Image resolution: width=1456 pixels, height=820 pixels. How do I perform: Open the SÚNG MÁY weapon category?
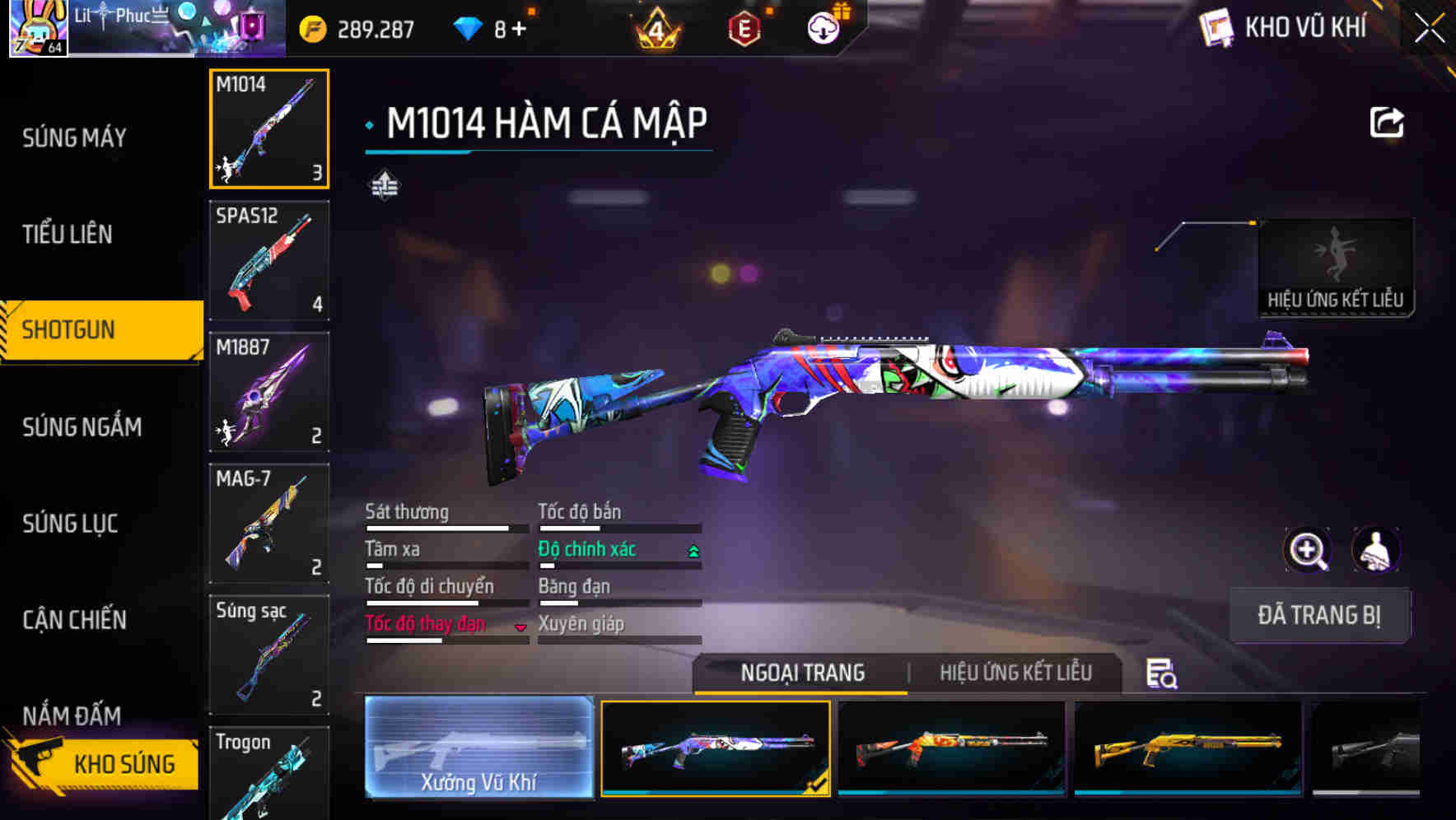click(x=74, y=137)
